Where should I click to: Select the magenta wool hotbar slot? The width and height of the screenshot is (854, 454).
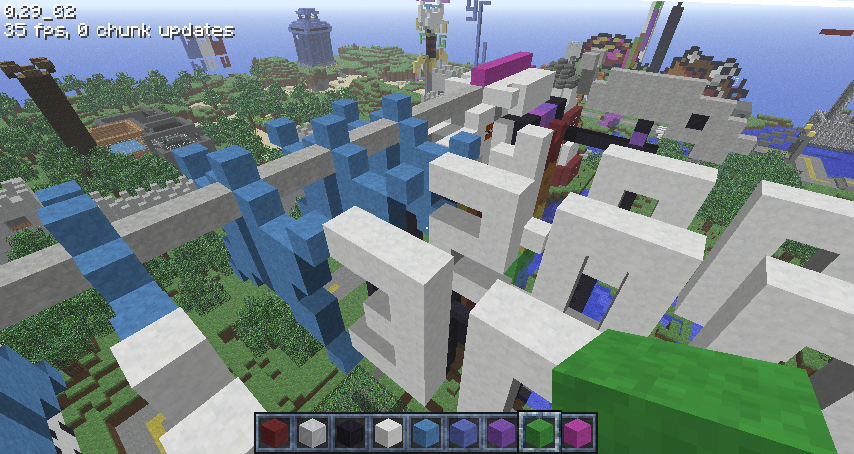pyautogui.click(x=575, y=433)
